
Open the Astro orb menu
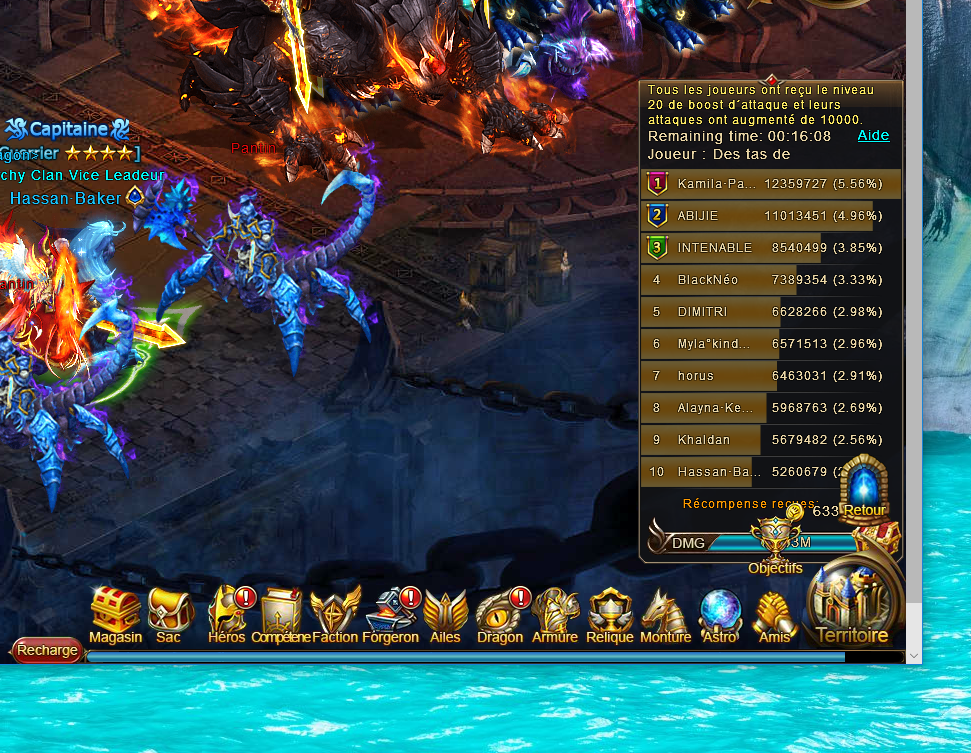tap(719, 612)
